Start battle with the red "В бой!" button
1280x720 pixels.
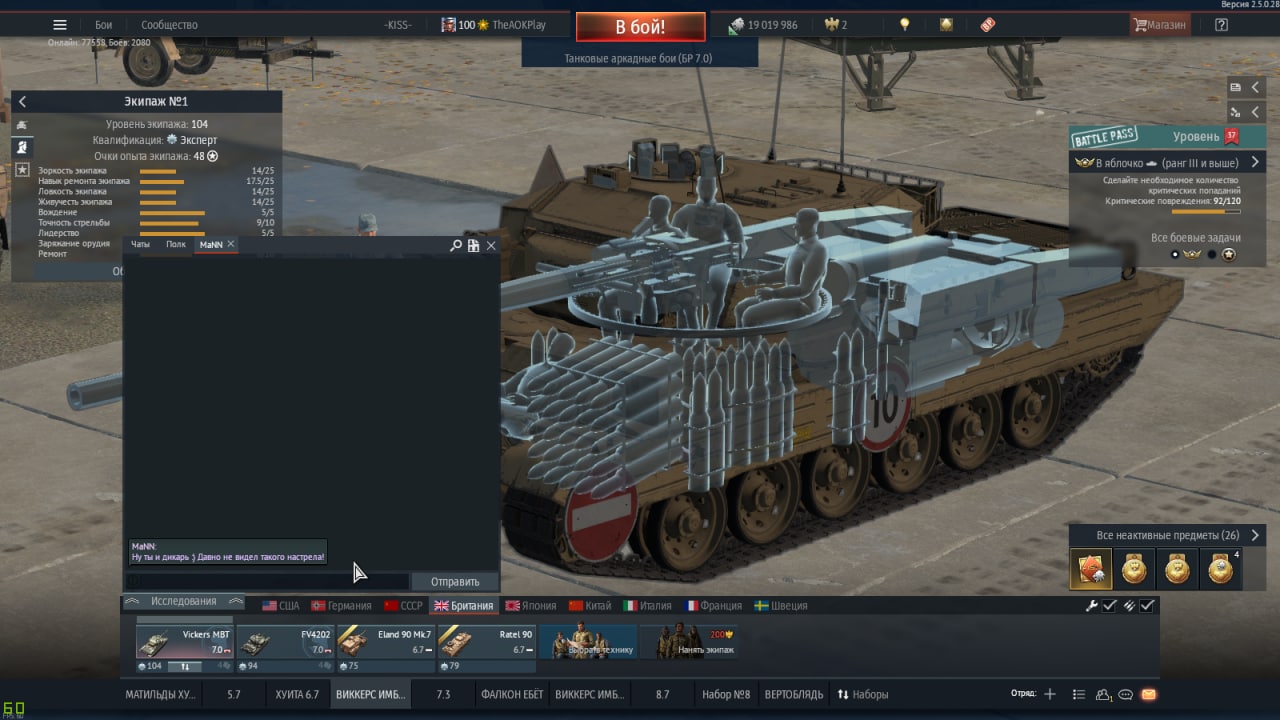[x=640, y=26]
